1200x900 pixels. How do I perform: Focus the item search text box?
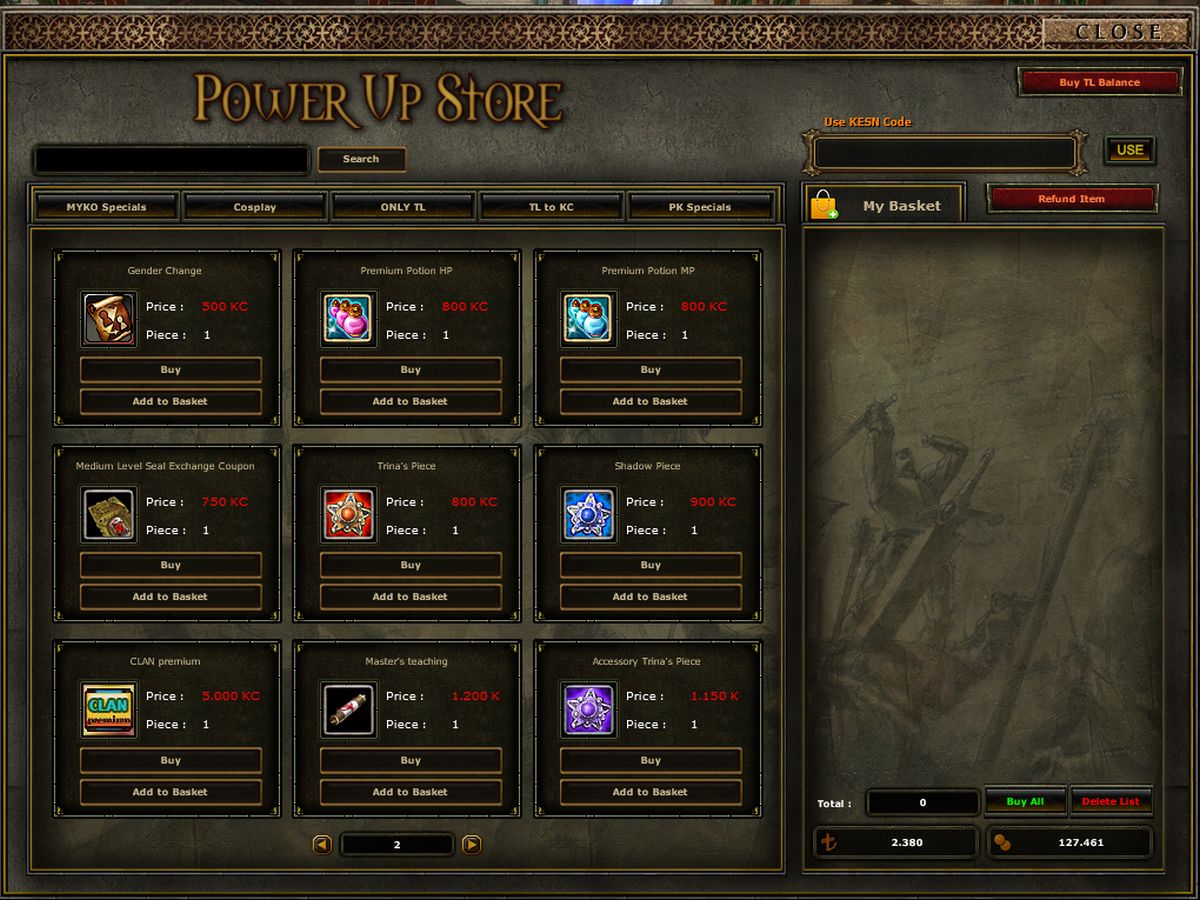coord(172,160)
